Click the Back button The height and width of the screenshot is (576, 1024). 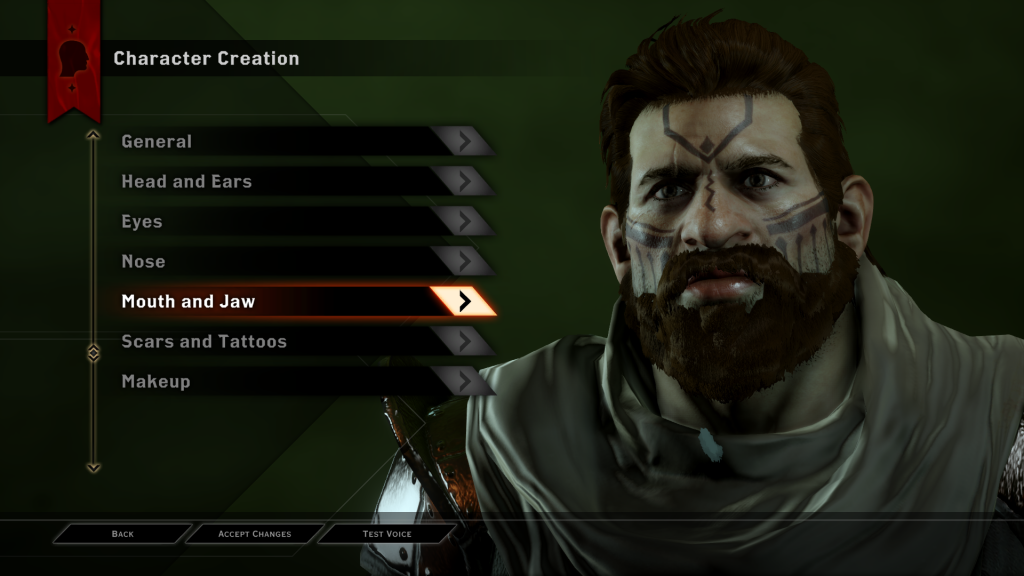122,534
